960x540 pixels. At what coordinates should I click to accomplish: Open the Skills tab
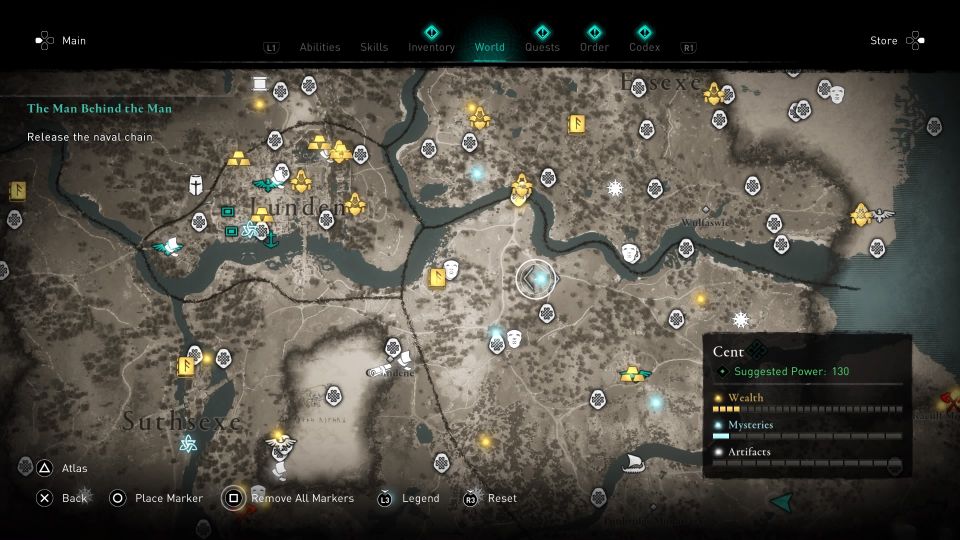(x=374, y=47)
